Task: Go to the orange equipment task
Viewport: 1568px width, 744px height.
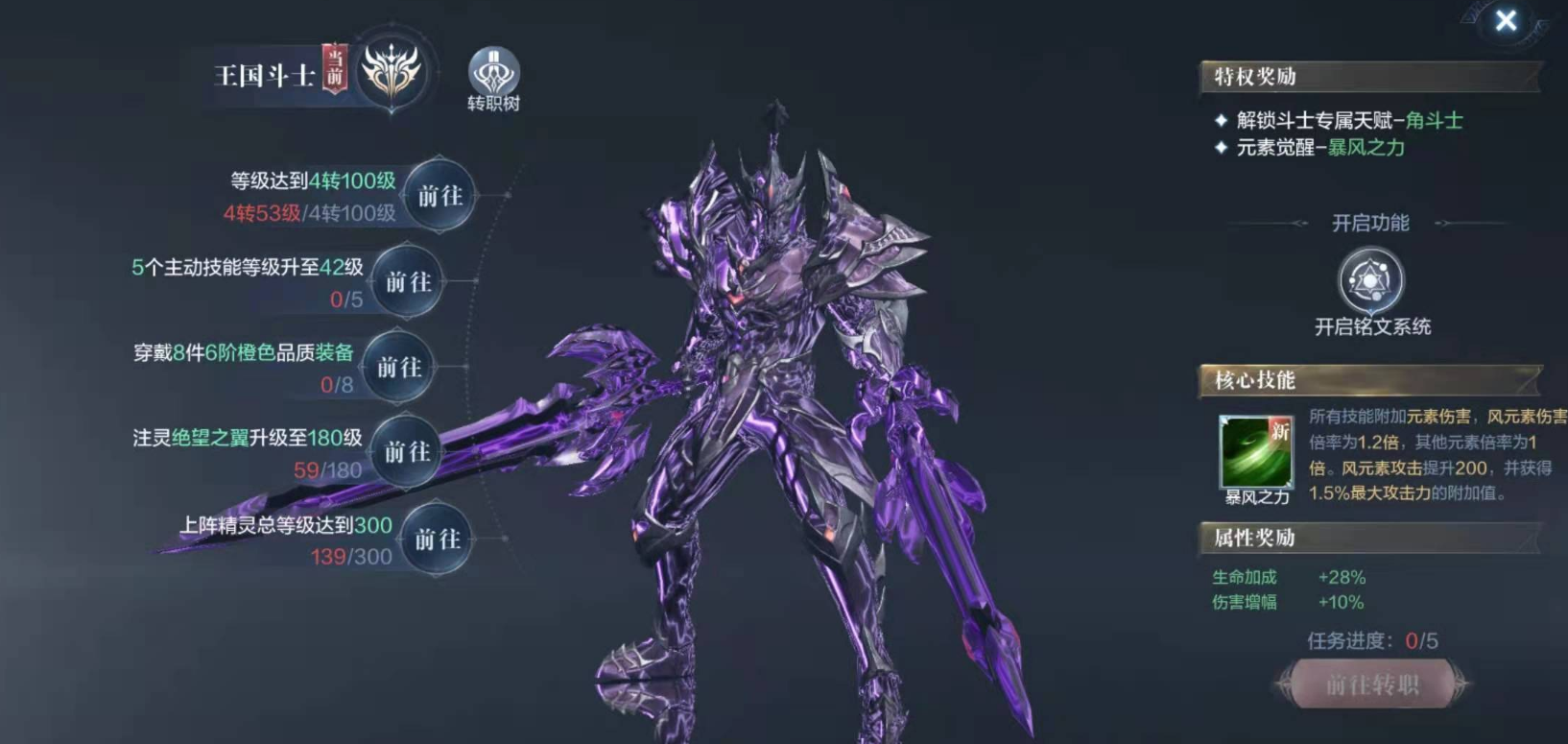Action: [399, 367]
